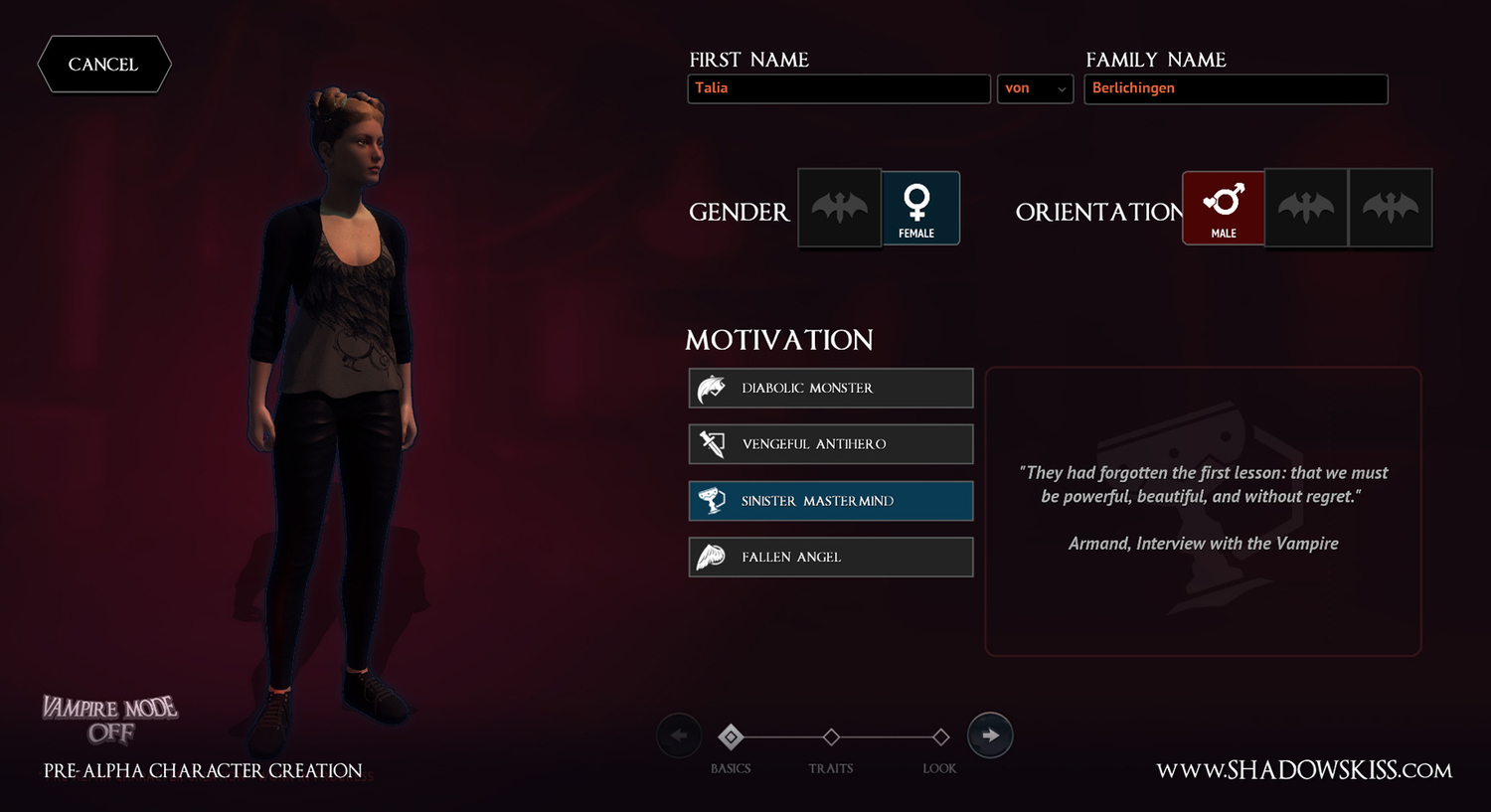Jump to the Traits step marker
The image size is (1491, 812).
tap(831, 737)
